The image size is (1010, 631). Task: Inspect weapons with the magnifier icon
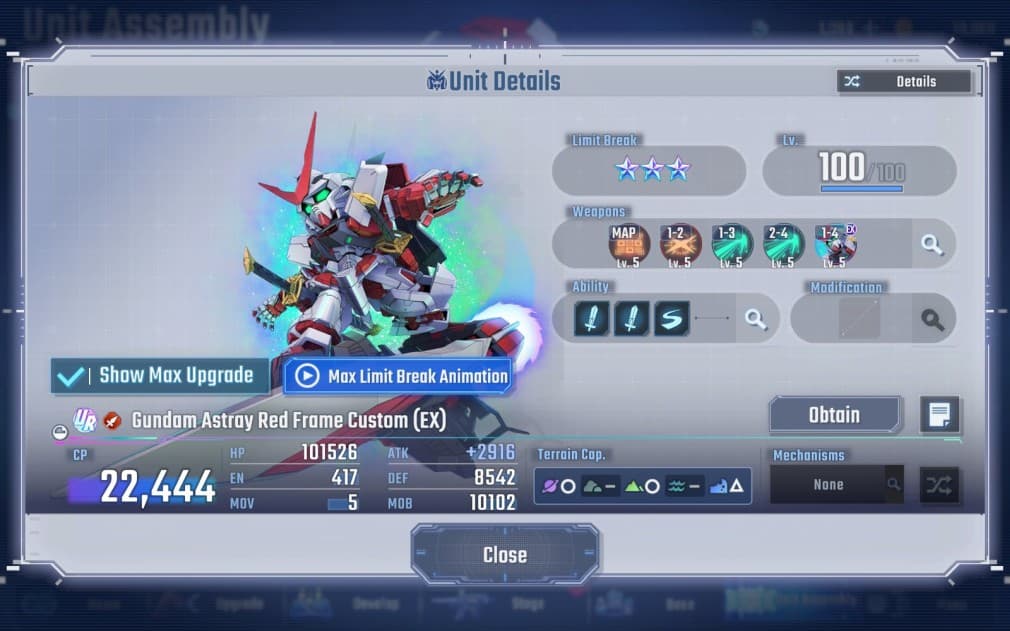coord(932,244)
